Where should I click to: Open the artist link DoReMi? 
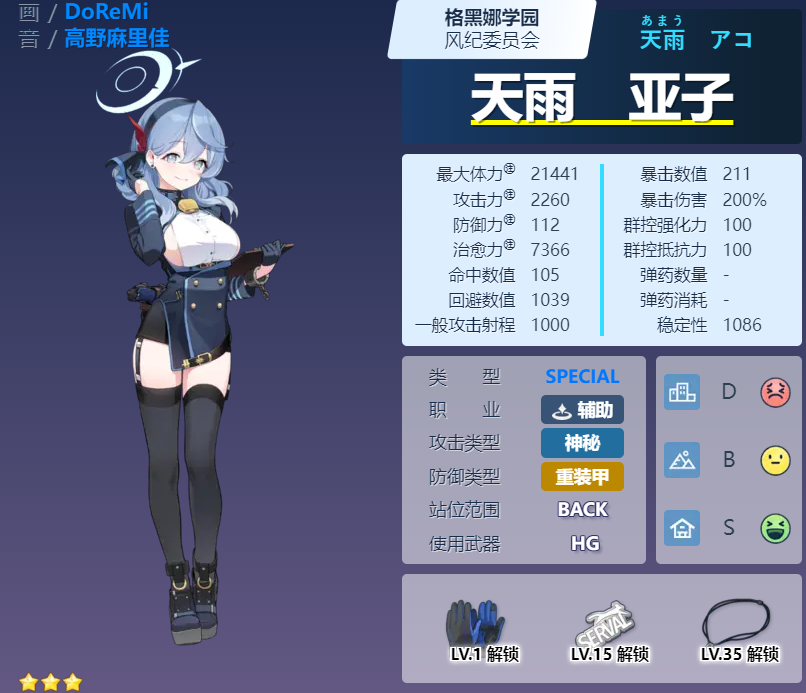tap(106, 12)
